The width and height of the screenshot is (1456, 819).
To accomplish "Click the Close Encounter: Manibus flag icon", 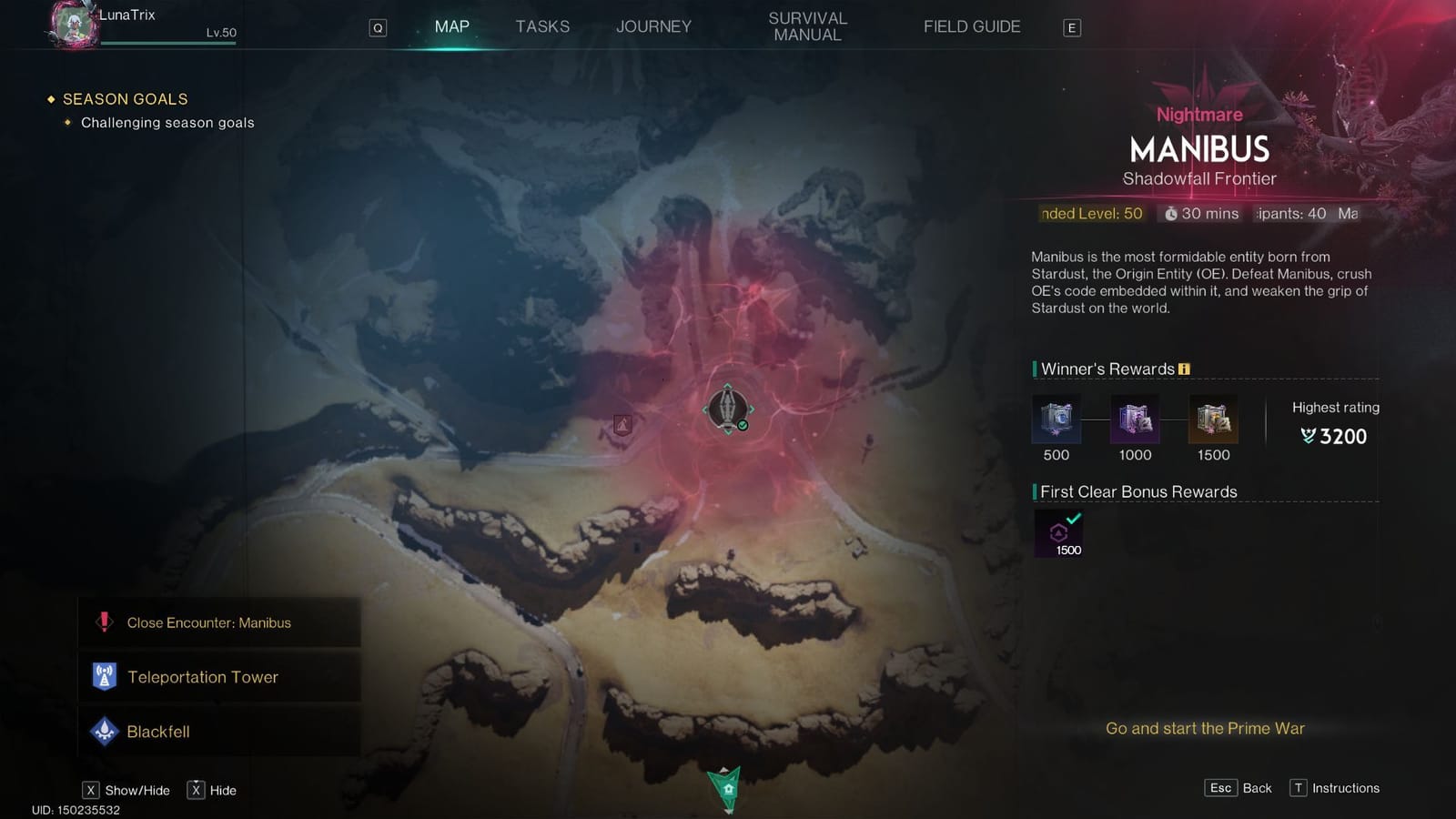I will pyautogui.click(x=103, y=622).
